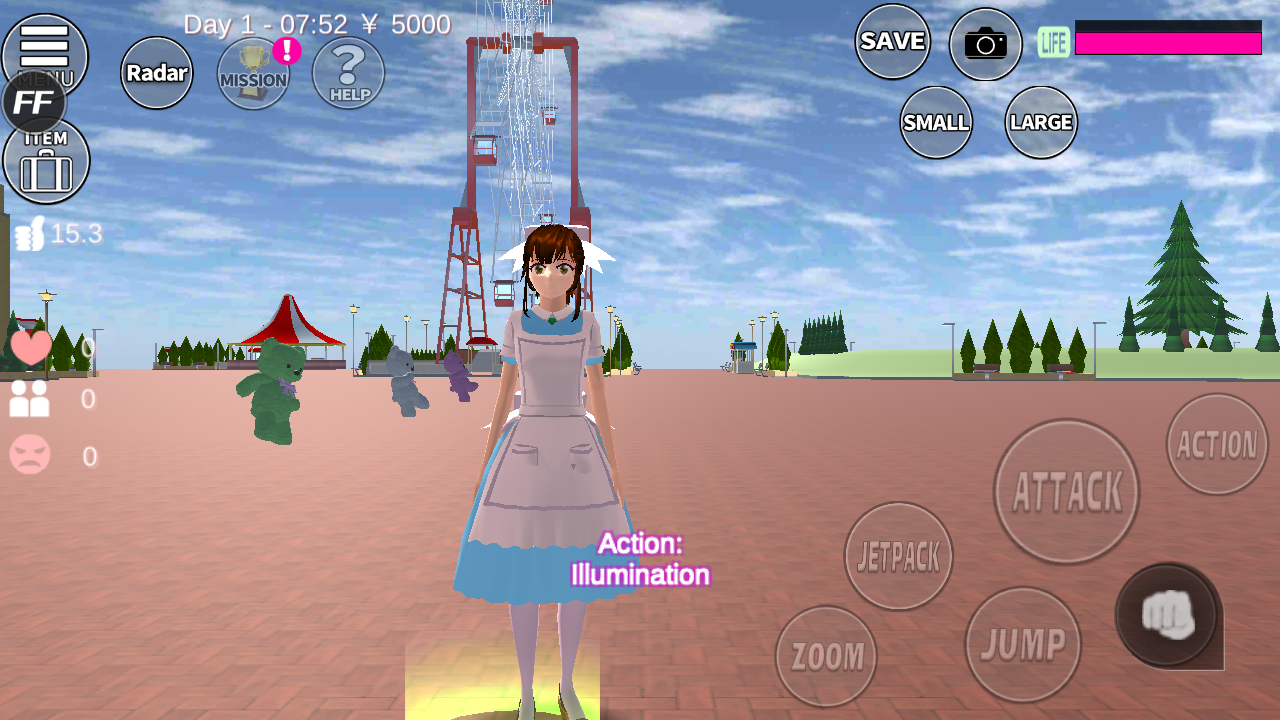Hit the ATTACK button

[1067, 491]
